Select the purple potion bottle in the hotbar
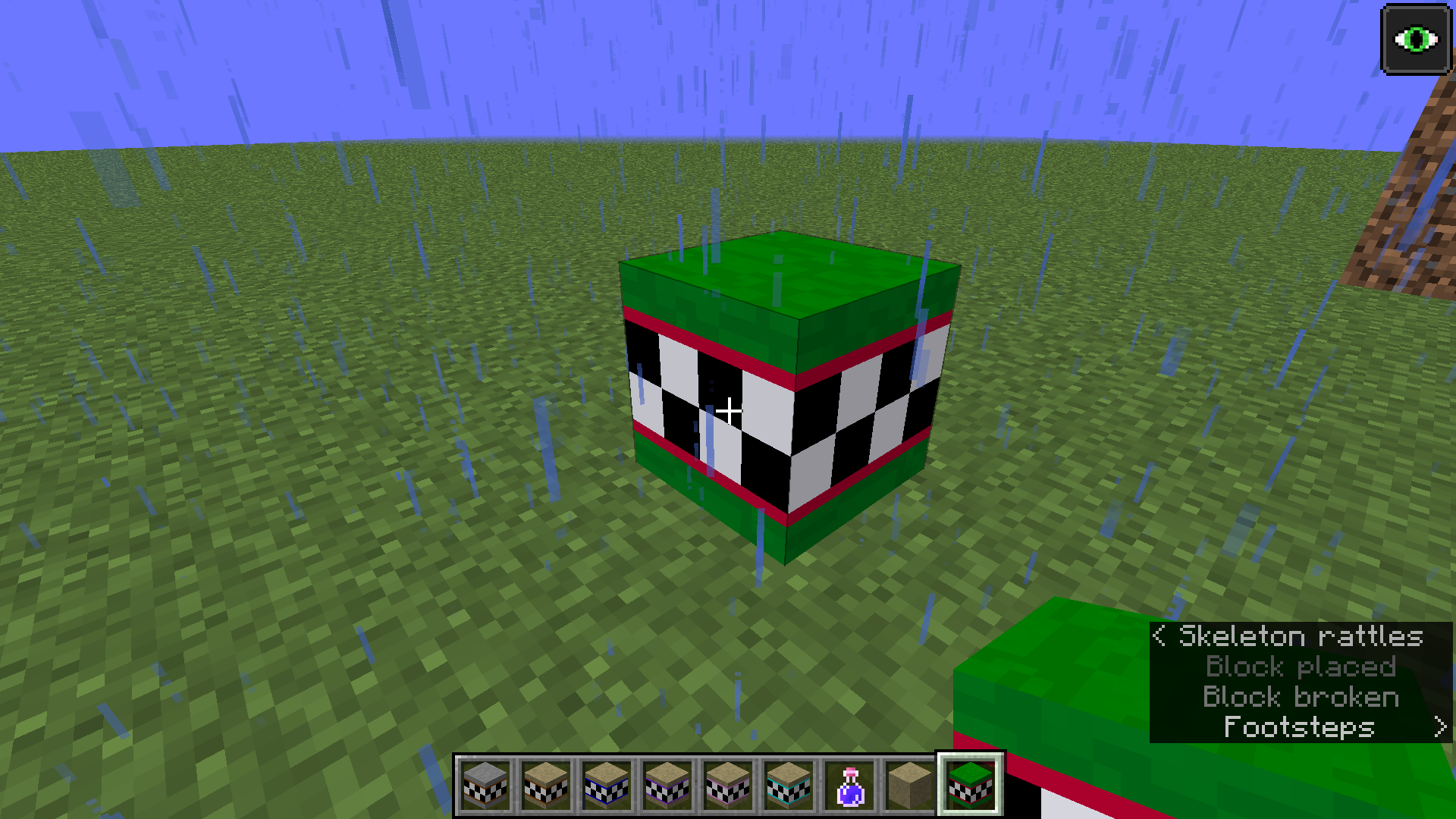This screenshot has width=1456, height=819. 848,785
